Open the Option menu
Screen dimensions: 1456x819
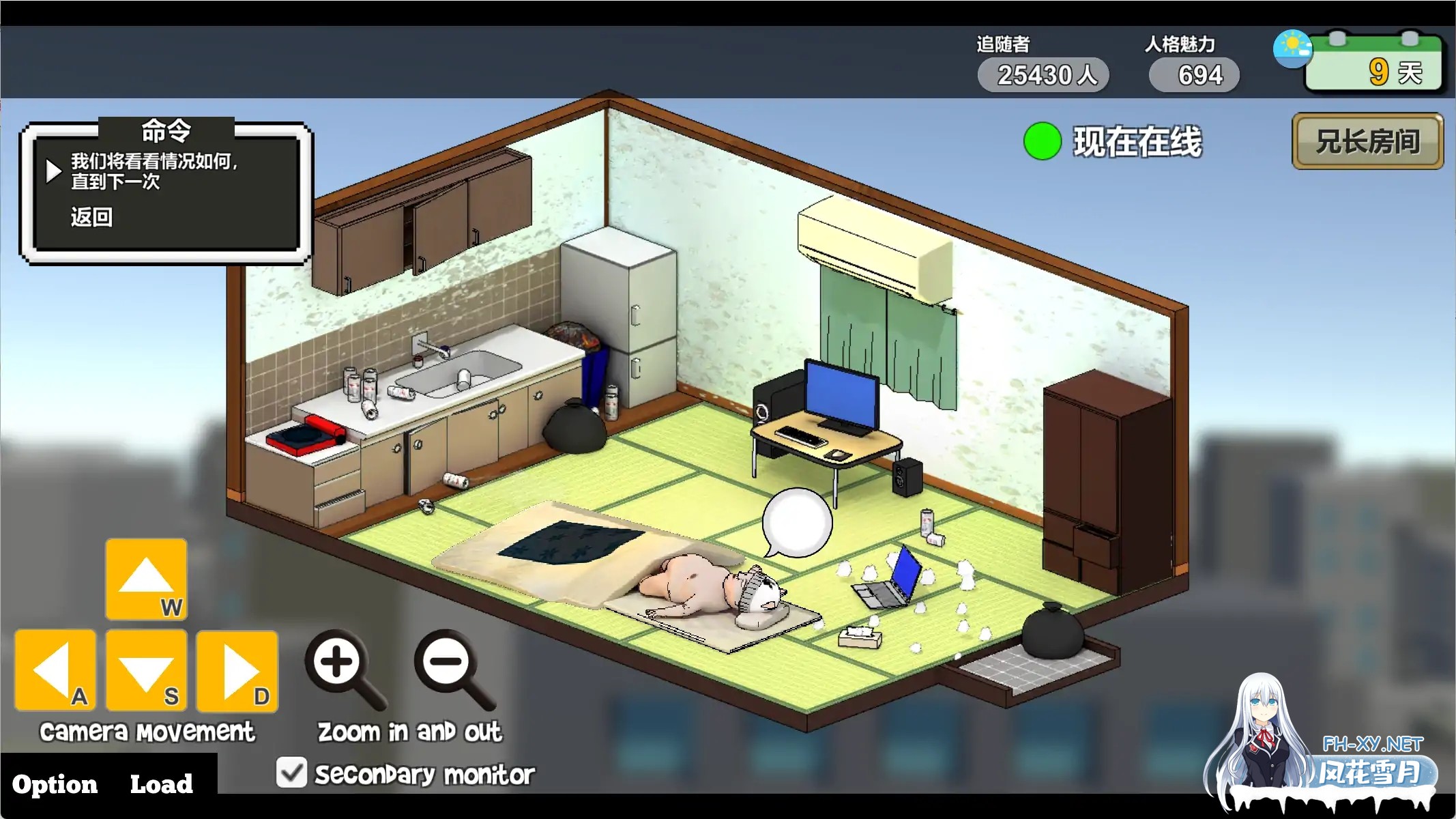(55, 784)
